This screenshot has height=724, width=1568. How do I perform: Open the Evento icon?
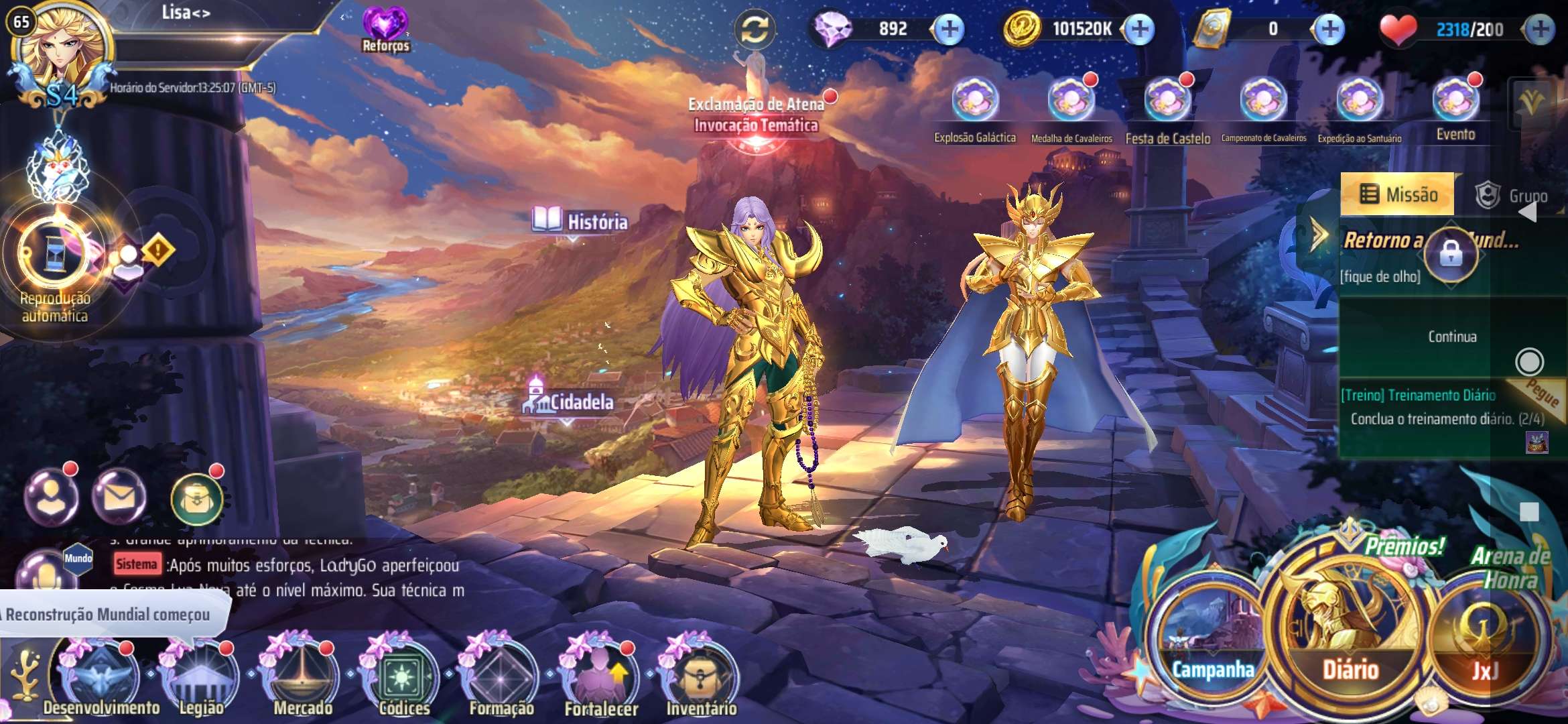click(x=1455, y=102)
